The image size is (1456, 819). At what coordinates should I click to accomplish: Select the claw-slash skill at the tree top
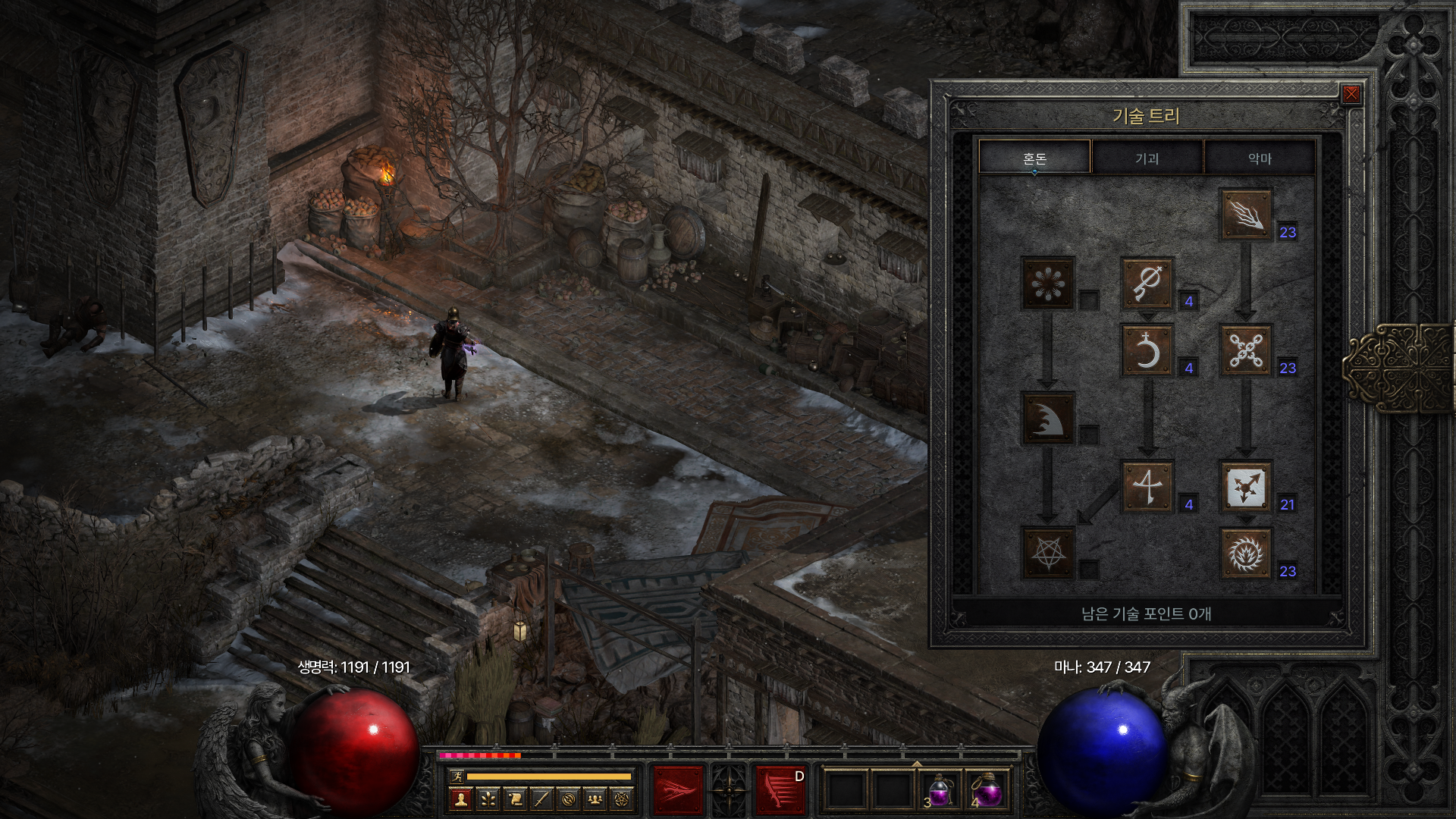1245,215
